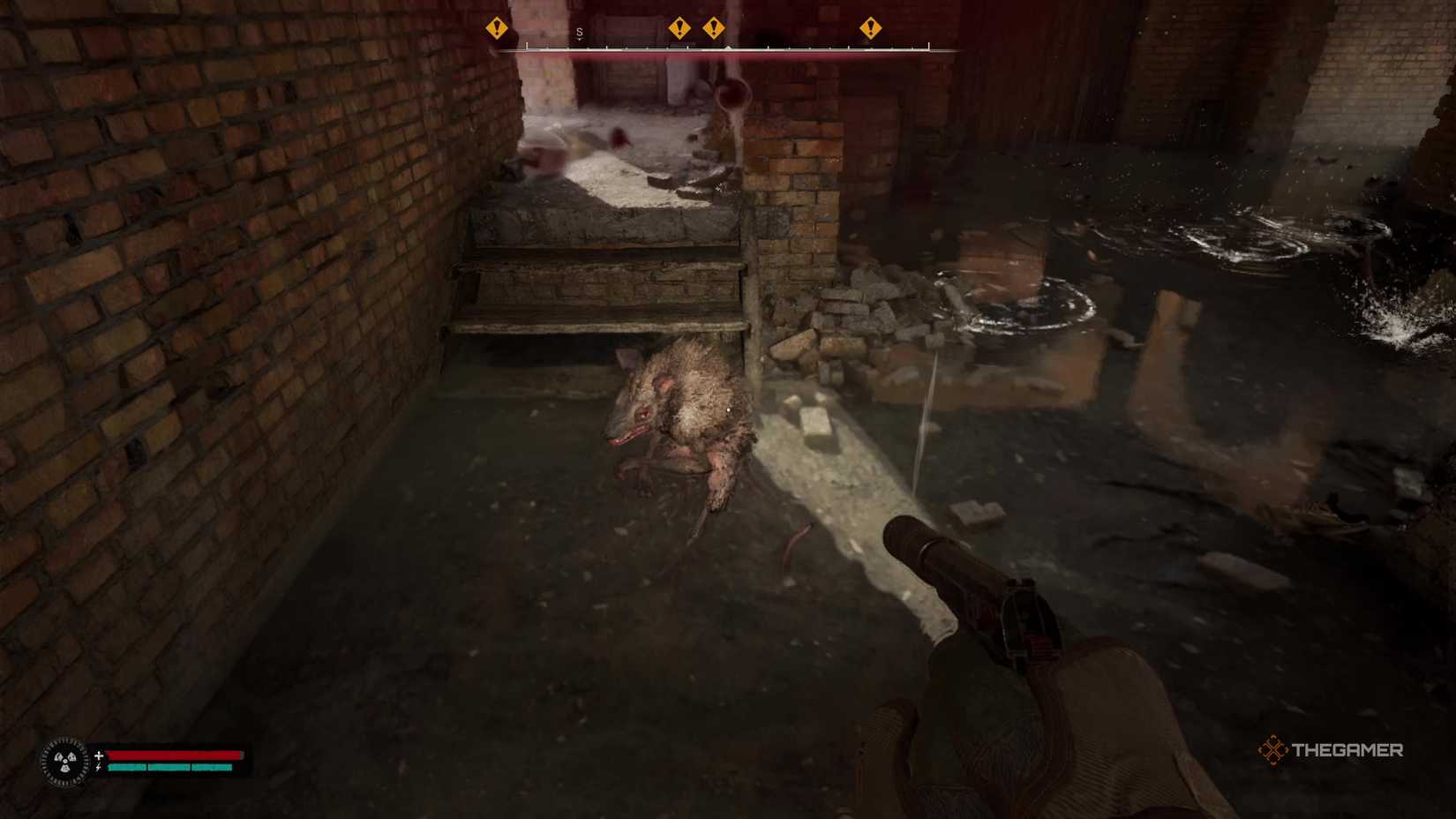Open the South direction marker on compass
The height and width of the screenshot is (819, 1456).
point(579,31)
